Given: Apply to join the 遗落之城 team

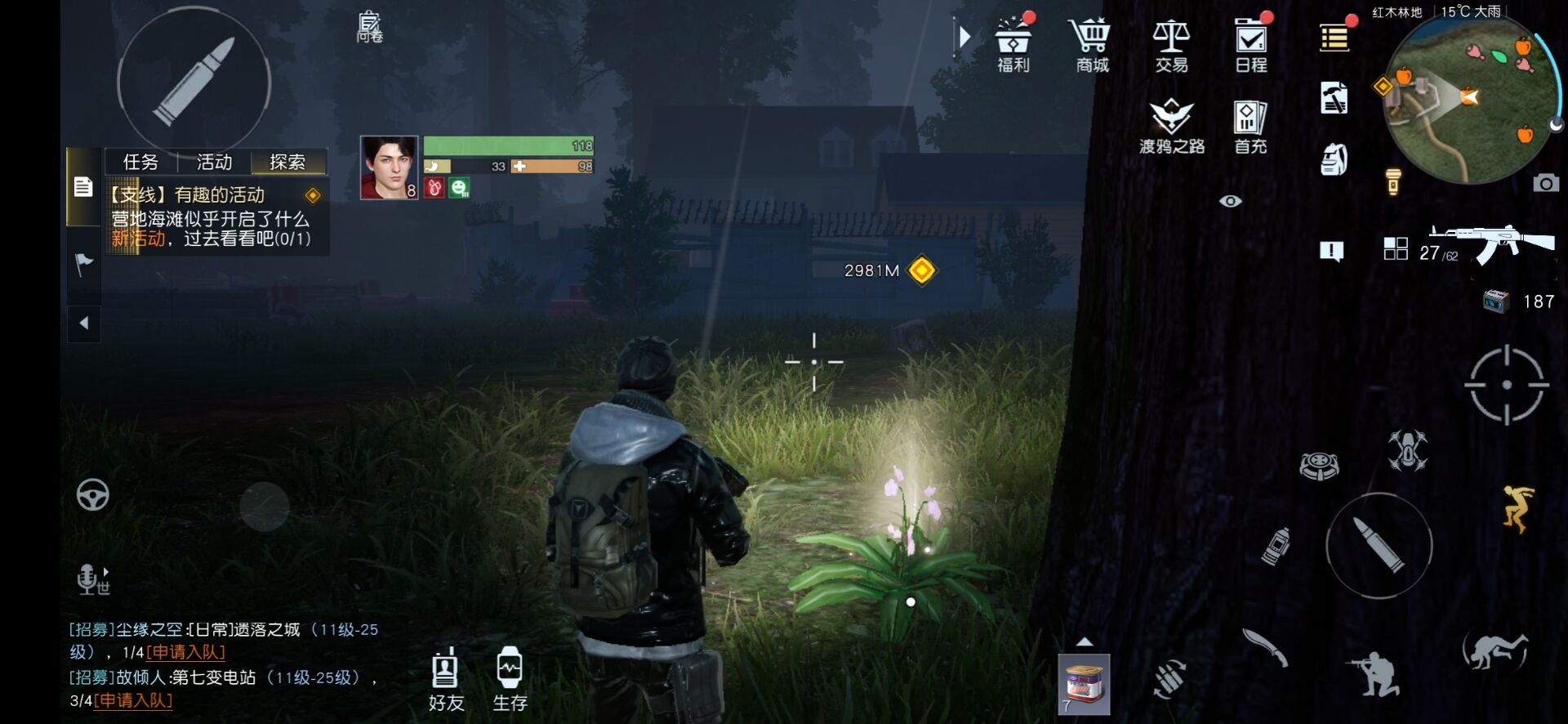Looking at the screenshot, I should pyautogui.click(x=185, y=653).
